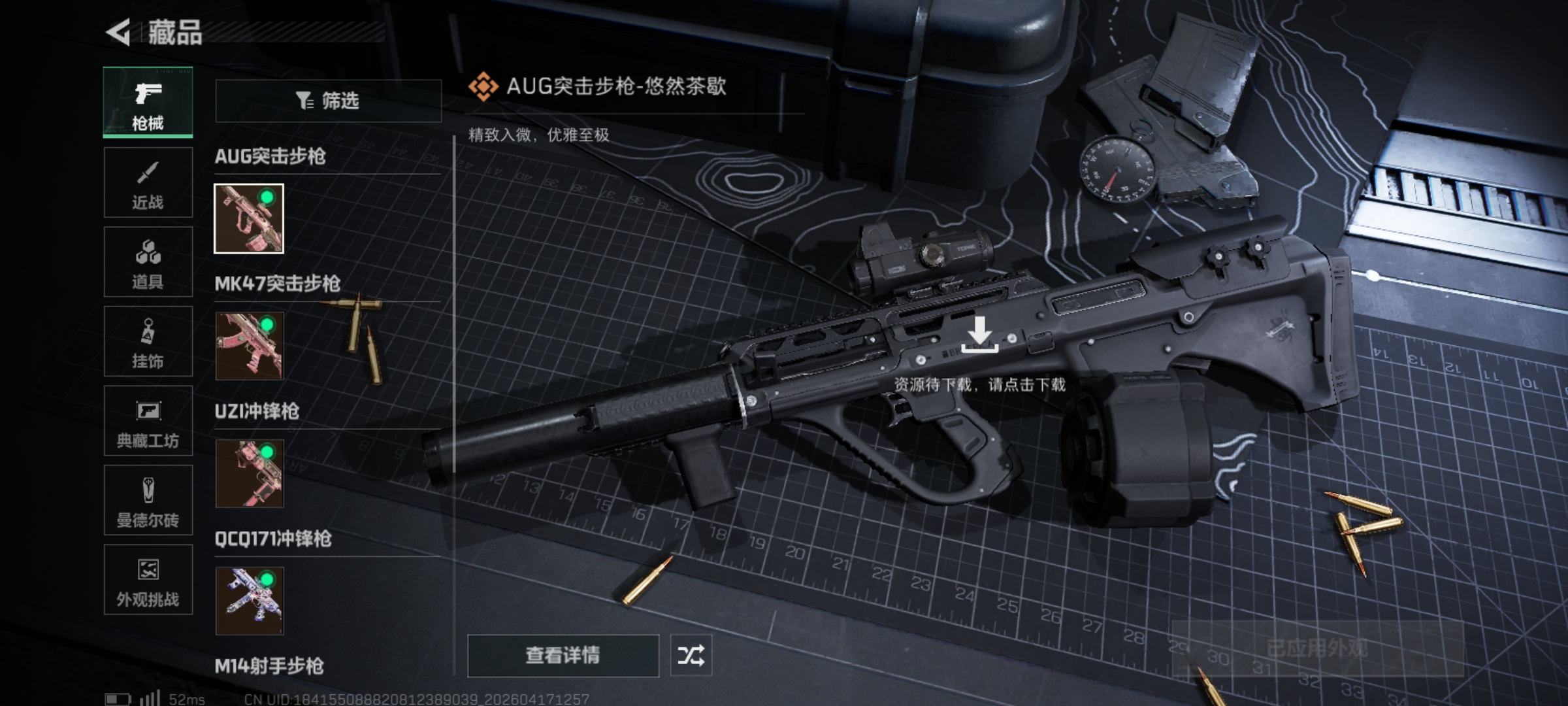Click the 已应用外观 applied skin button

(x=1317, y=648)
